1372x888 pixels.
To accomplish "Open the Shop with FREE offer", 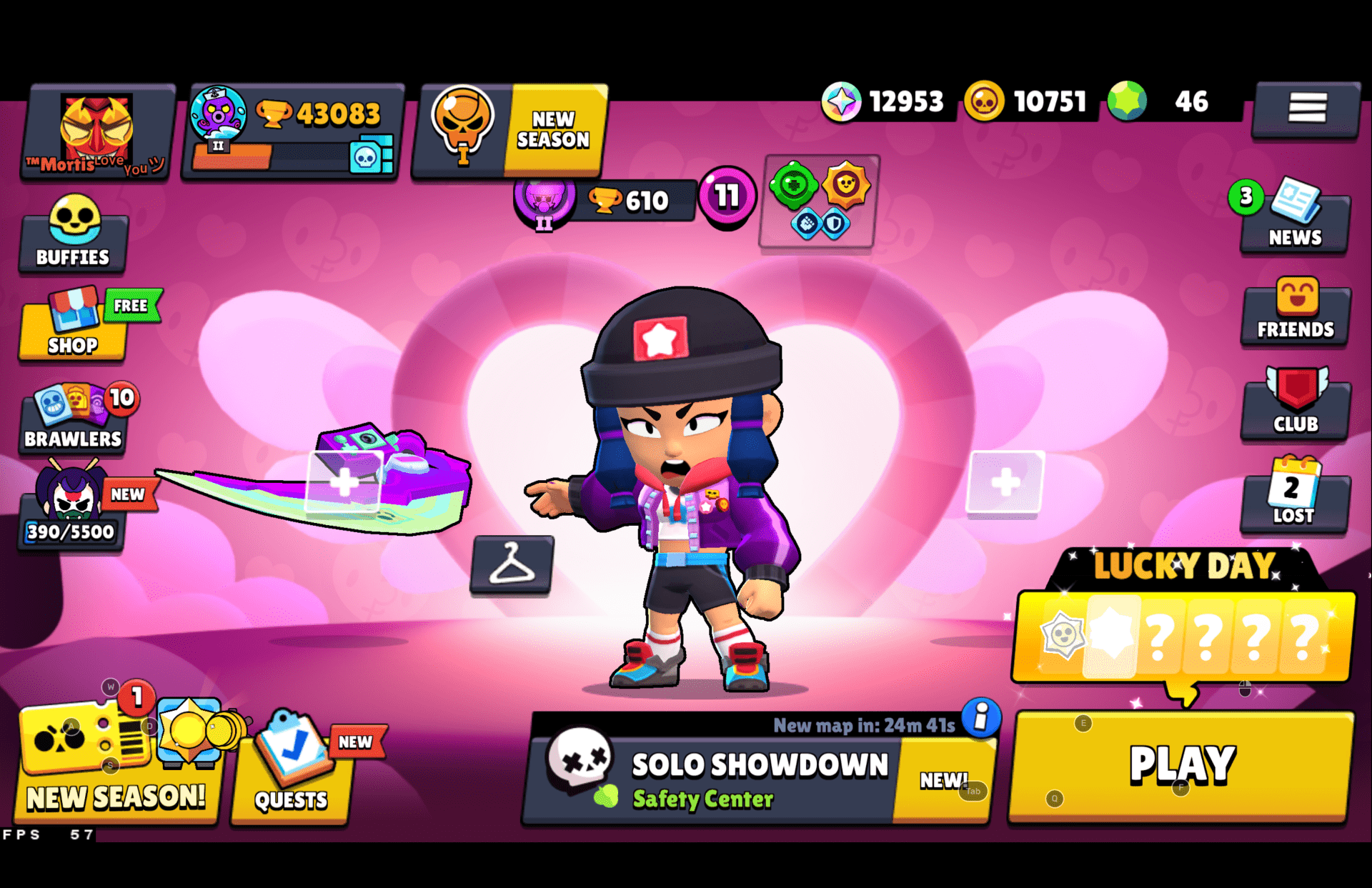I will (x=71, y=327).
